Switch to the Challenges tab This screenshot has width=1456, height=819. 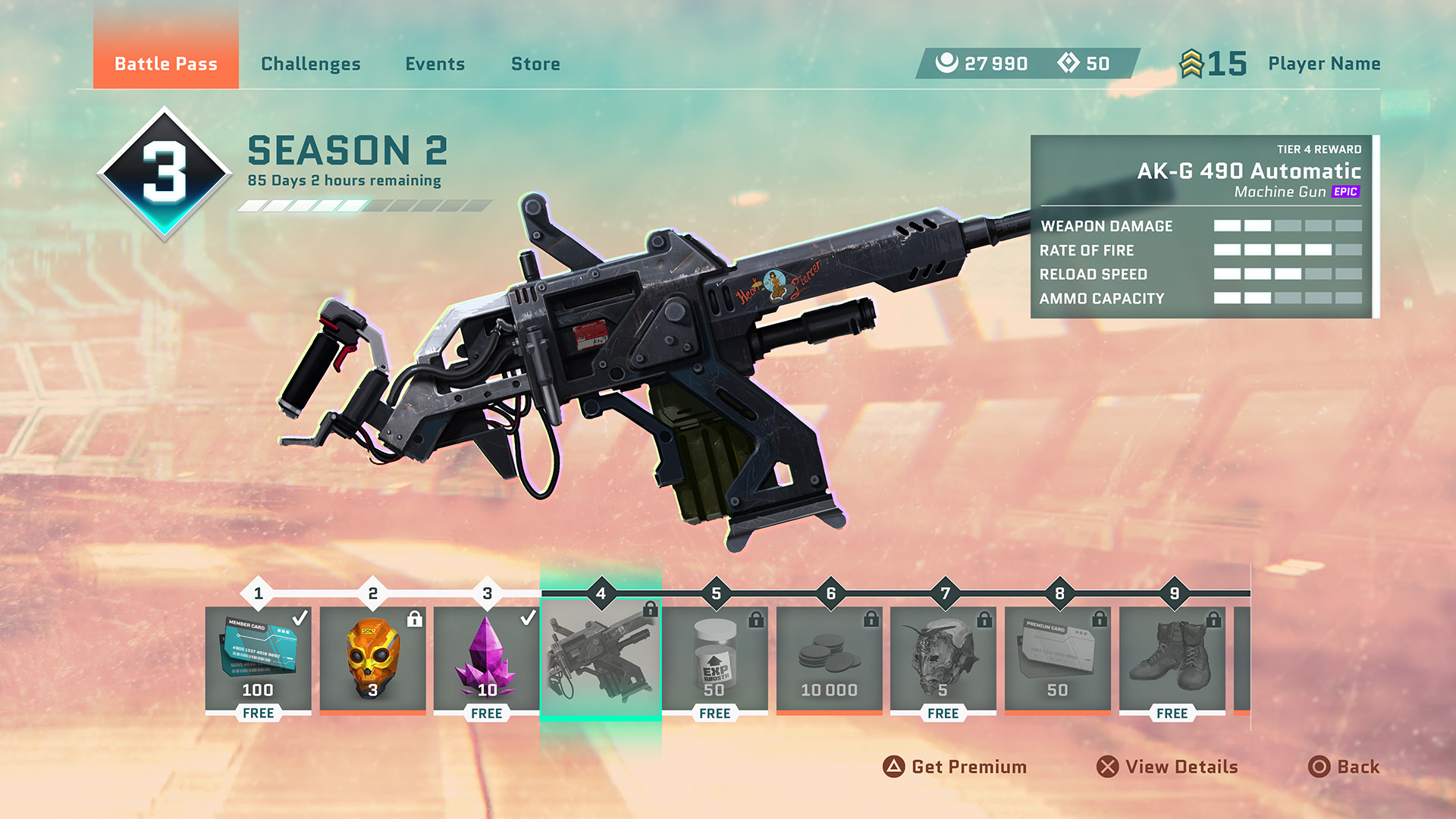pos(310,64)
